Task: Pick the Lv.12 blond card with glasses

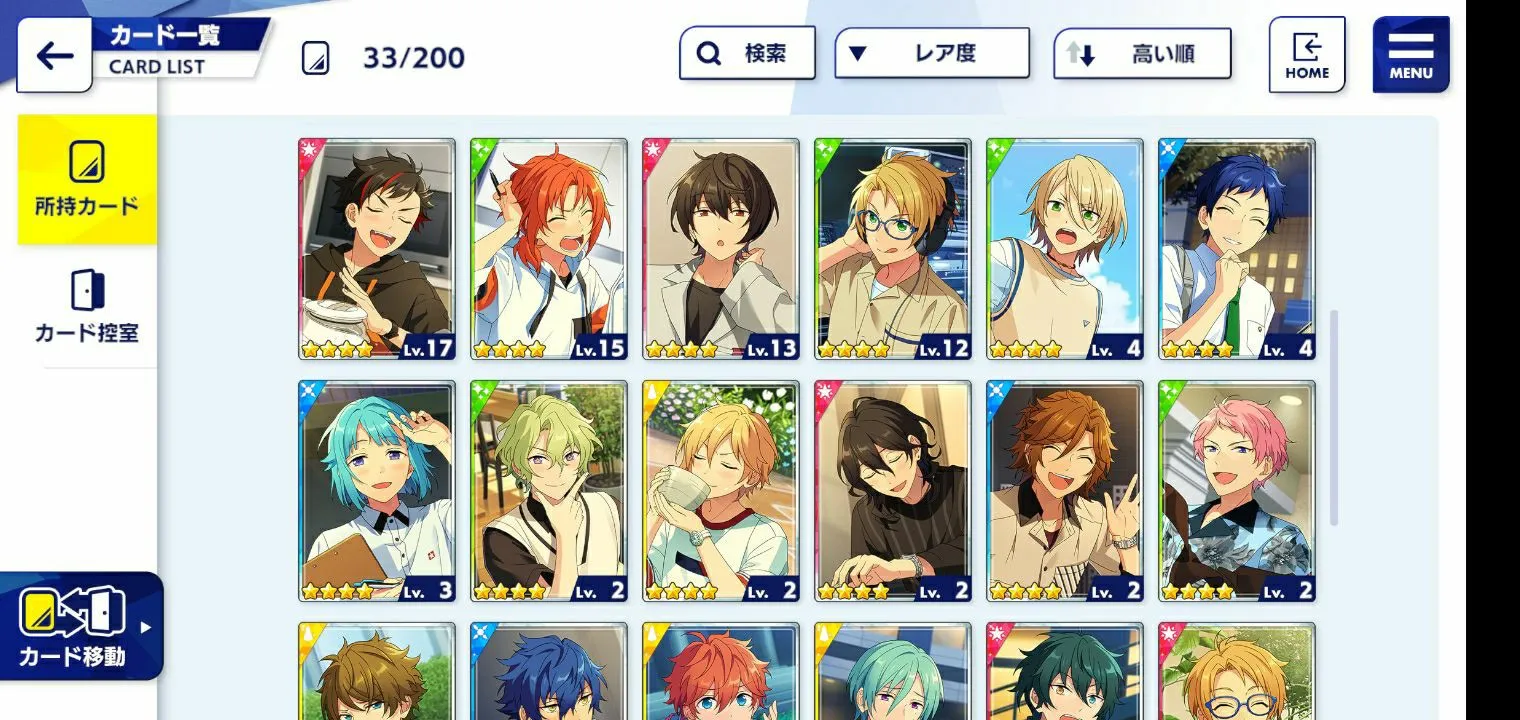Action: pos(893,249)
